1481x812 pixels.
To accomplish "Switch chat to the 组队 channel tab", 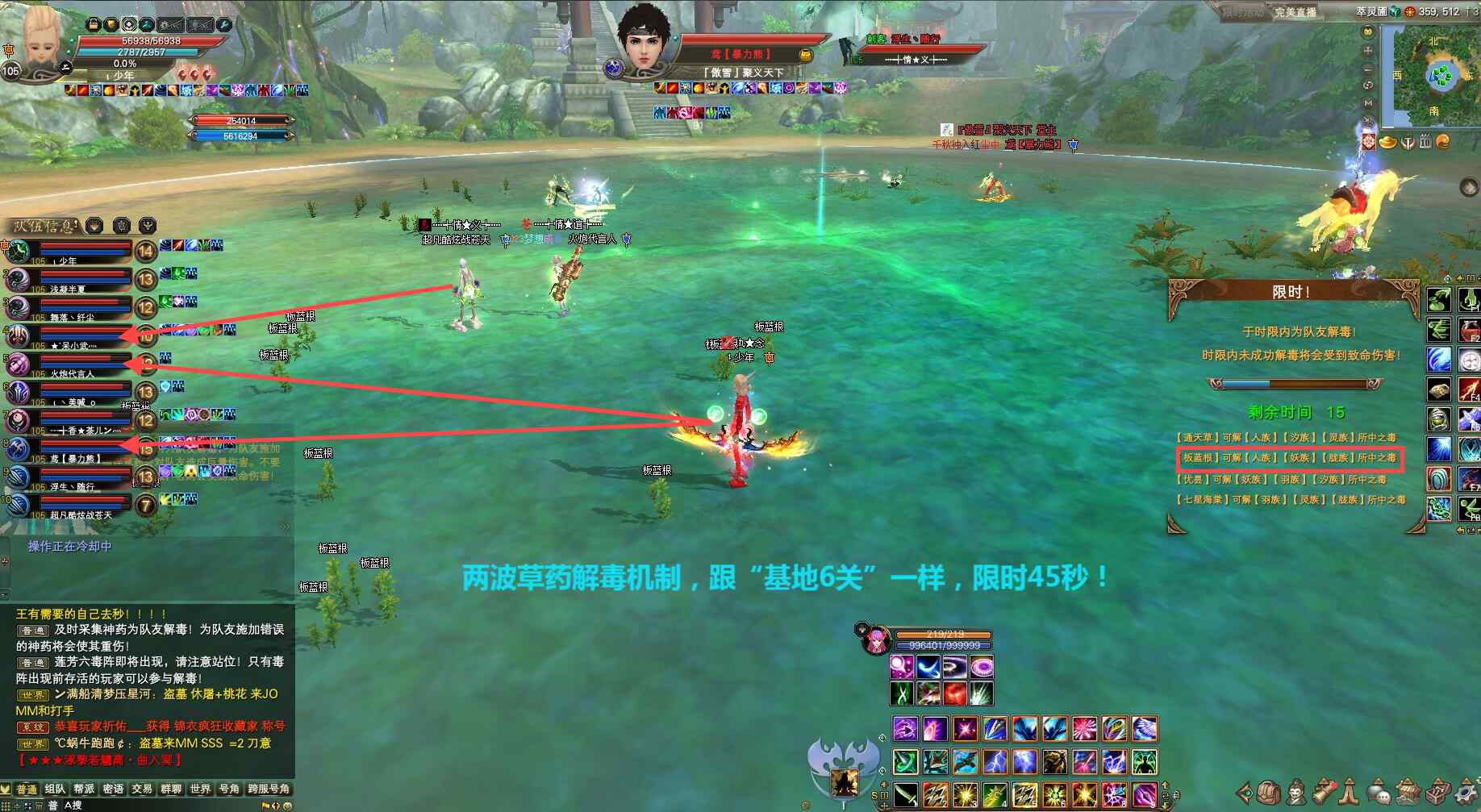I will 55,789.
